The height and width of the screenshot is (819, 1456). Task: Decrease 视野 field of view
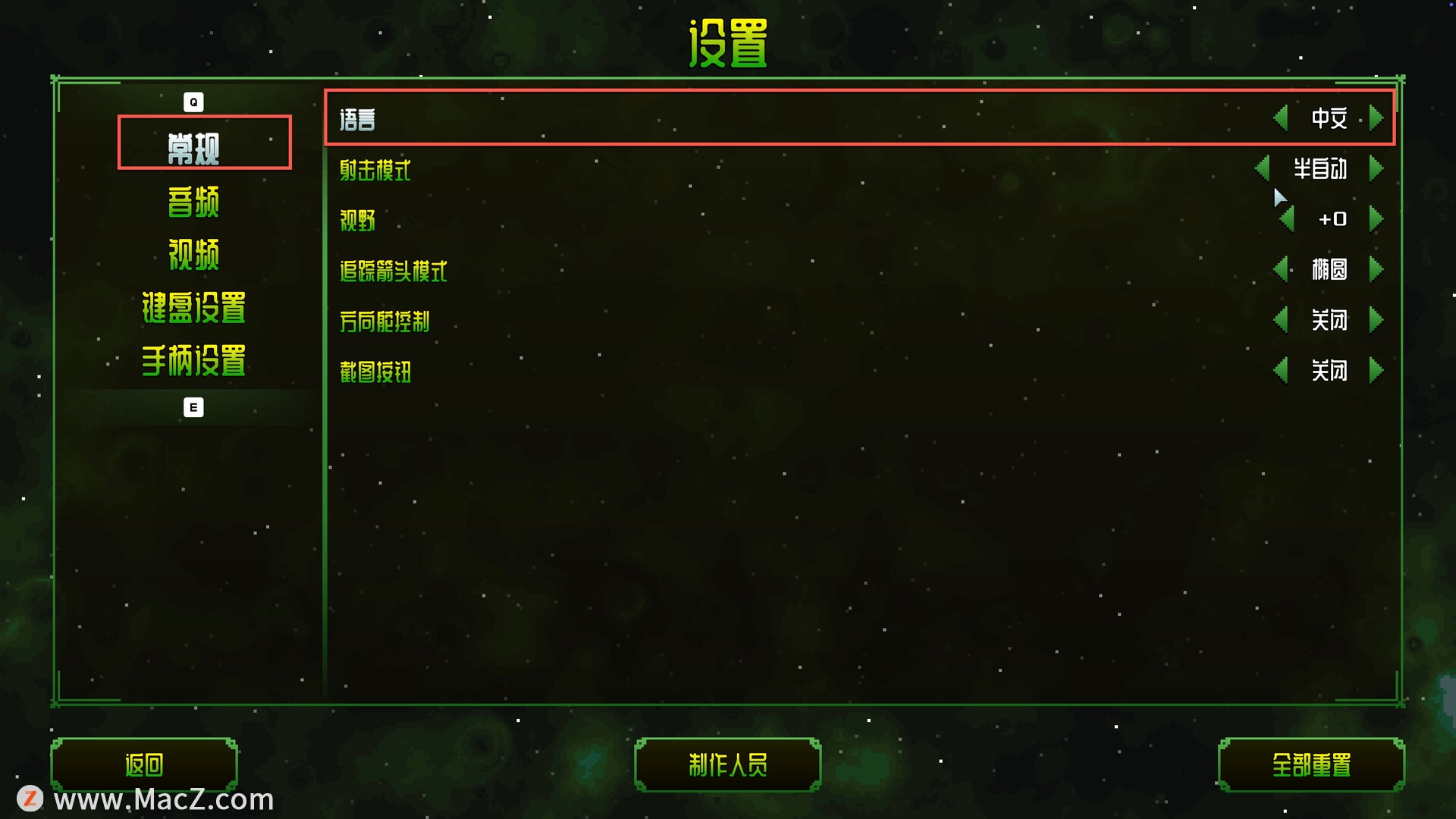click(x=1287, y=219)
